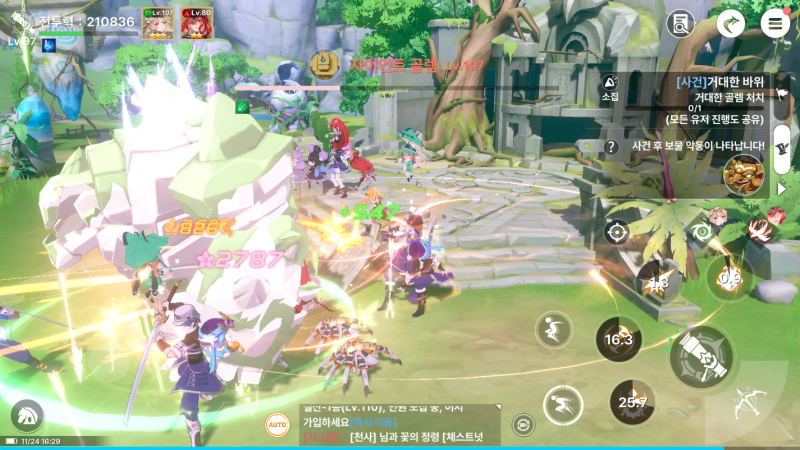Viewport: 800px width, 450px height.
Task: Select the Lv.107 blonde party portrait
Action: (x=158, y=23)
